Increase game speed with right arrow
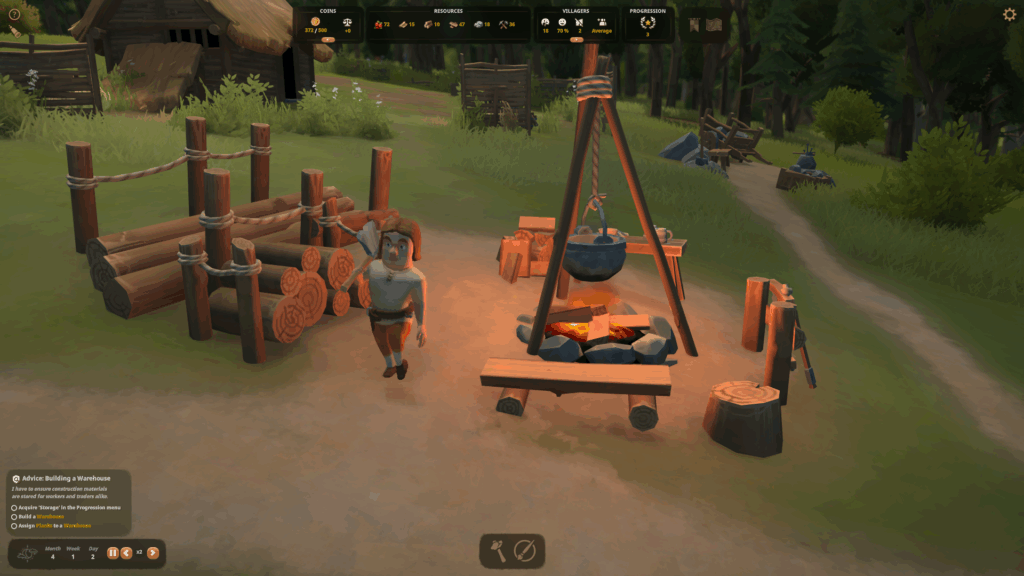 (x=153, y=553)
